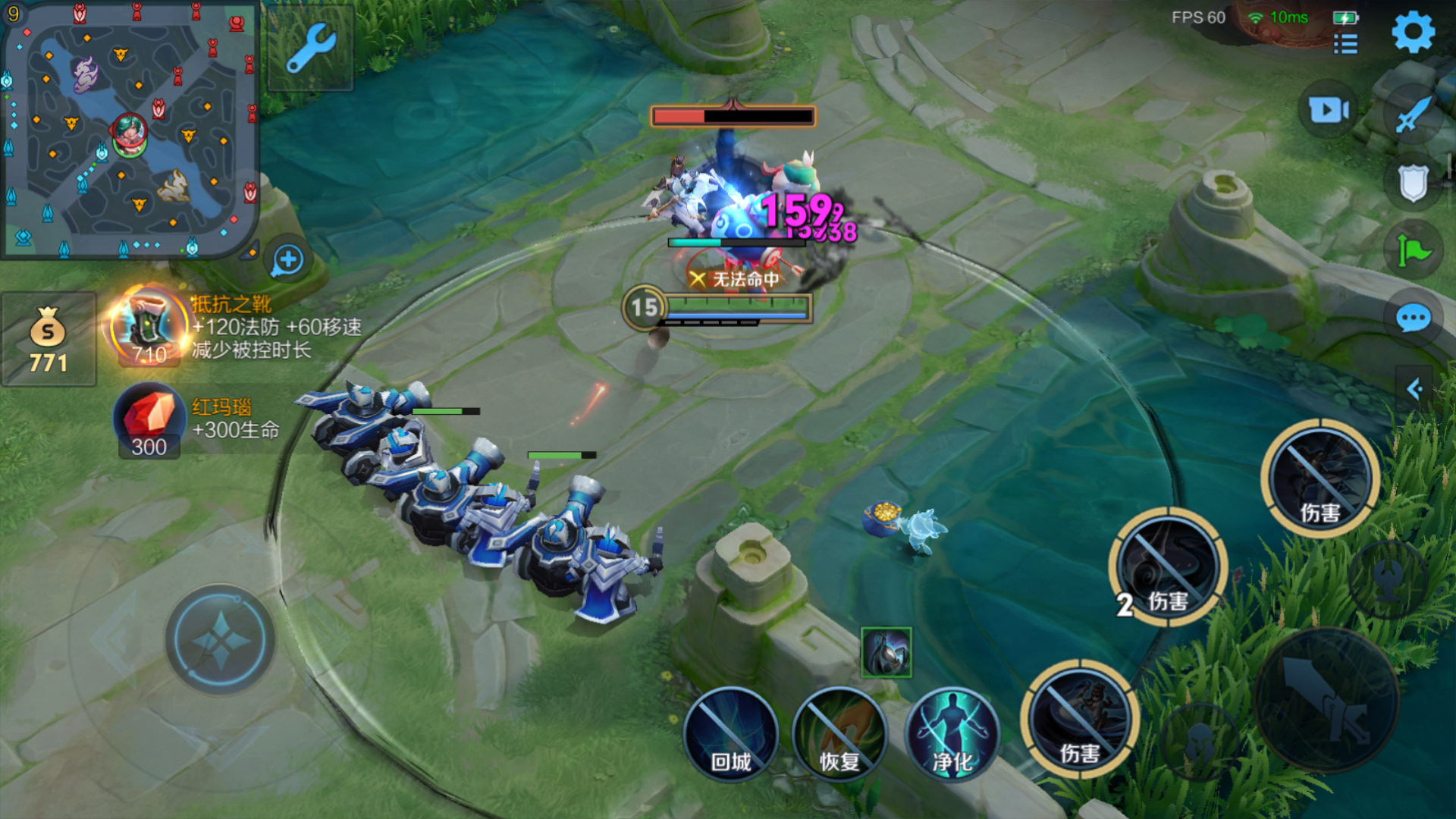
Task: Cast the 净化 purify summoner spell
Action: tap(952, 734)
